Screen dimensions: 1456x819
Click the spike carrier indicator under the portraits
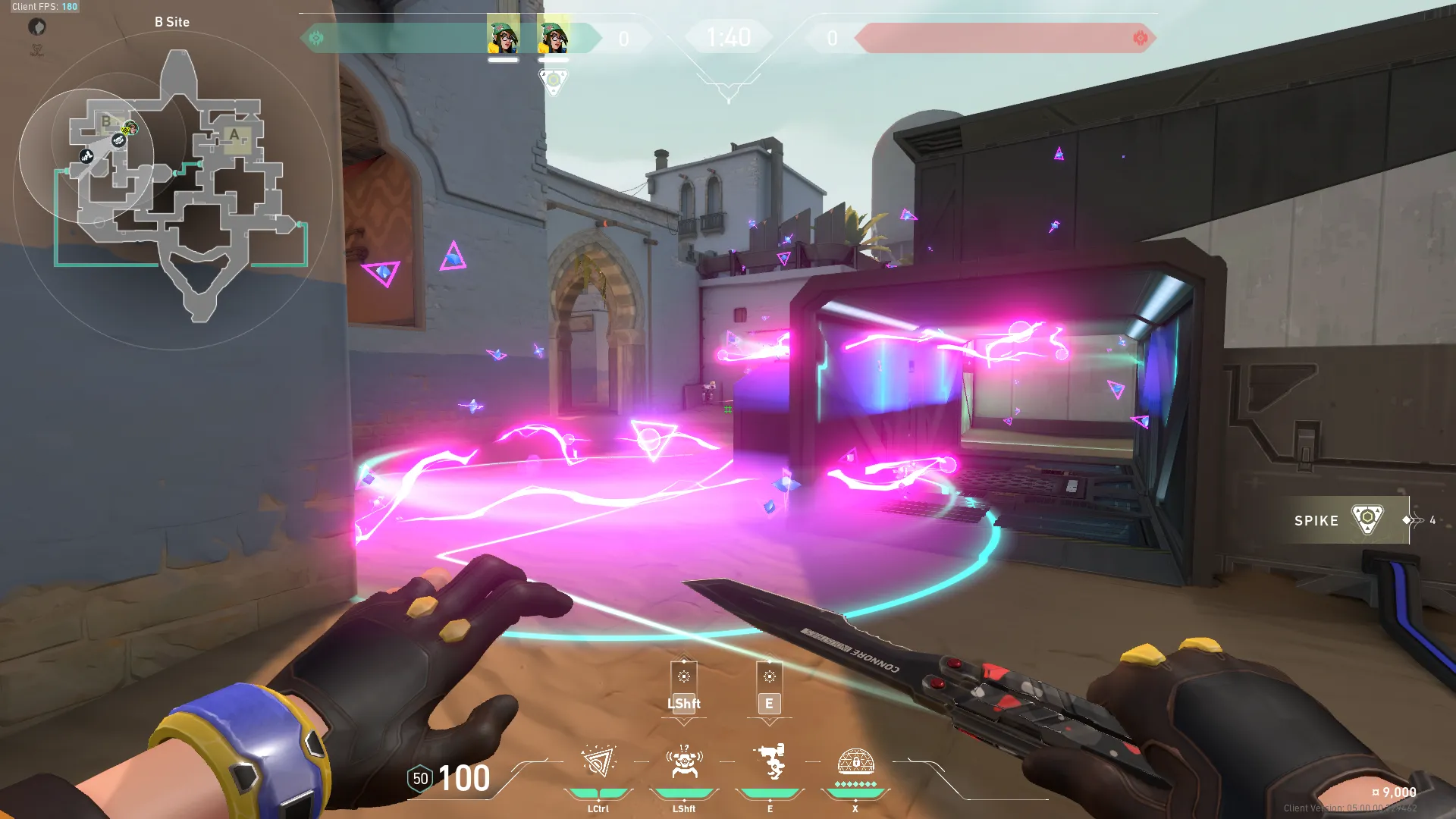(x=553, y=81)
